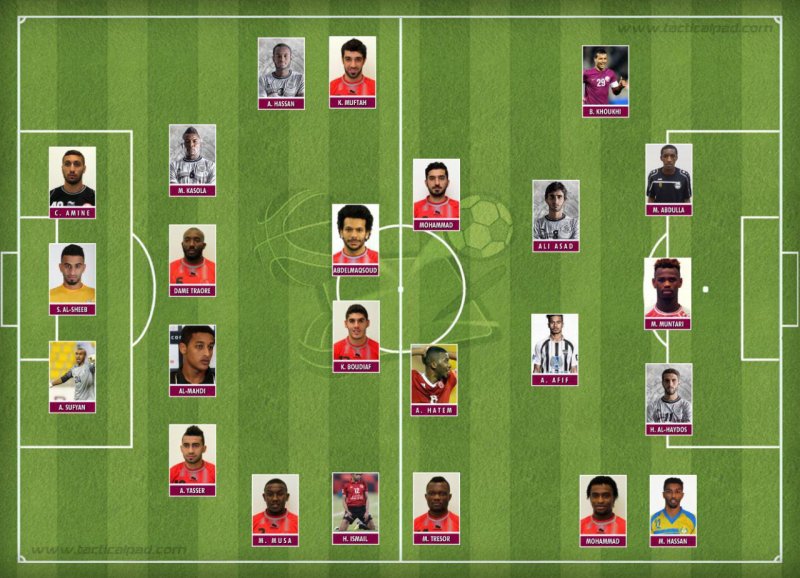Pick the A. Hatem player card

point(434,378)
